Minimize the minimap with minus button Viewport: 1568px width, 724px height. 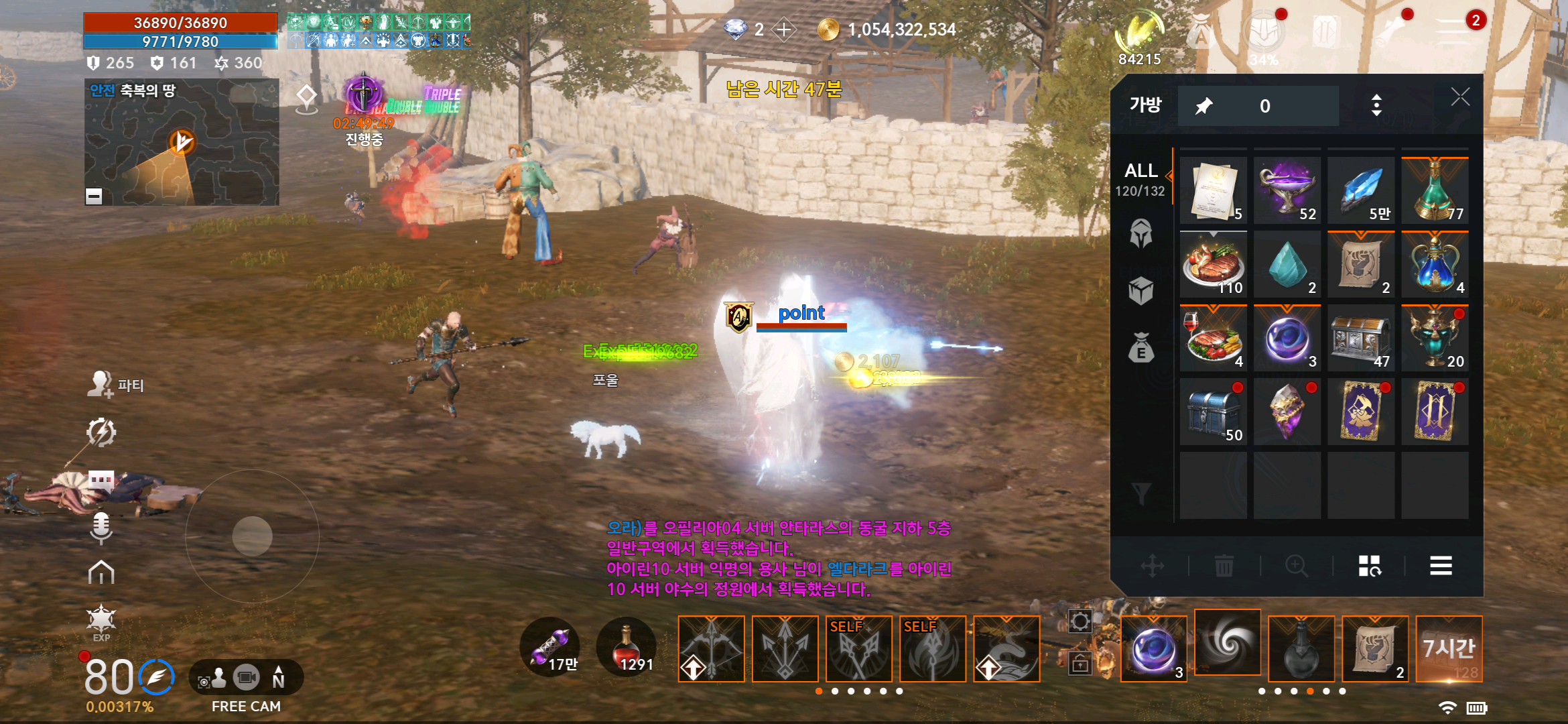(94, 196)
